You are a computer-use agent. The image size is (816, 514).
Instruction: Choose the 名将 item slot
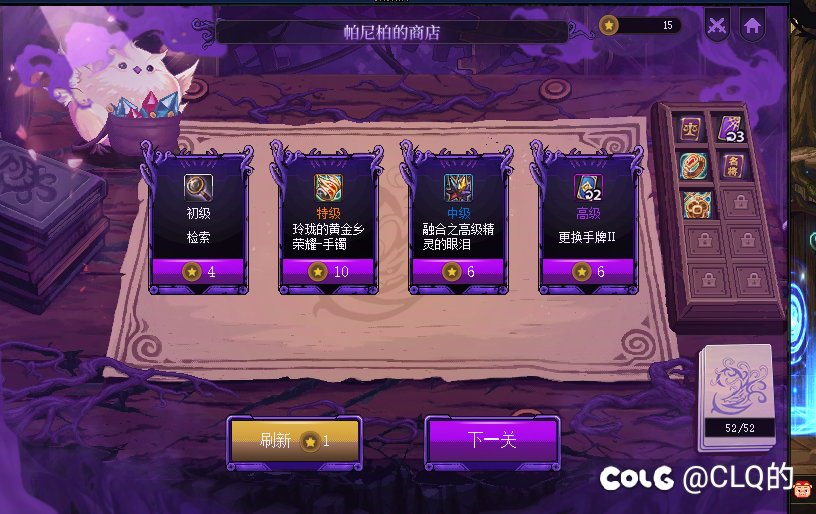click(732, 166)
